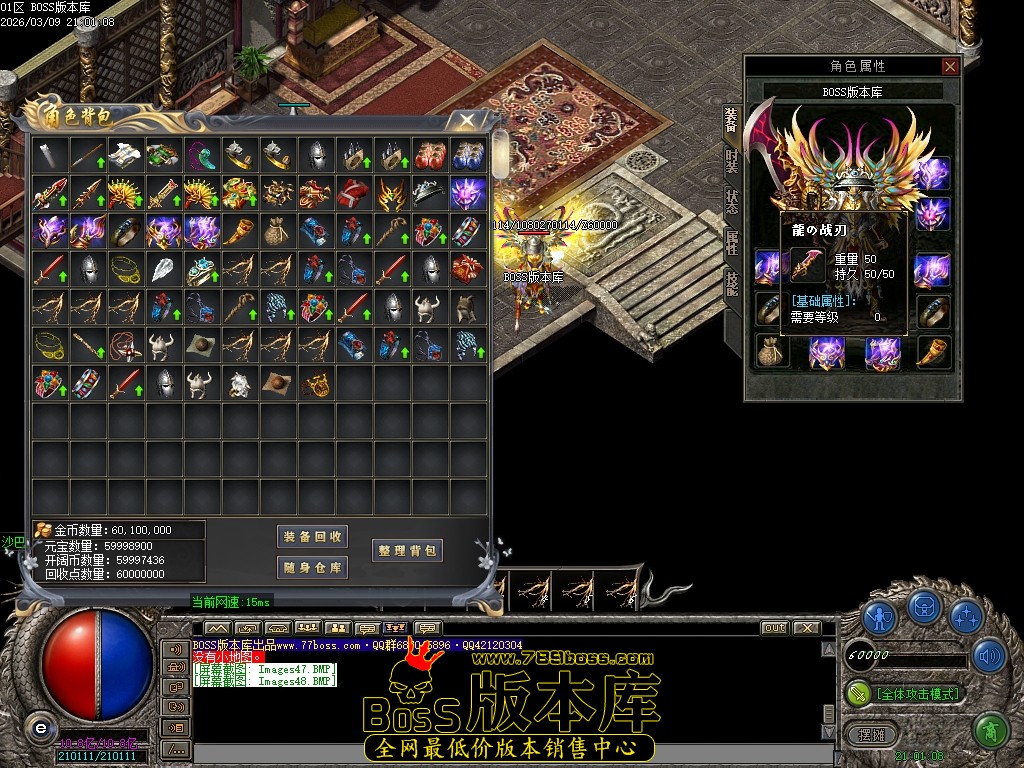Toggle the 全体攻击模式 attack mode button
This screenshot has height=768, width=1024.
point(916,693)
